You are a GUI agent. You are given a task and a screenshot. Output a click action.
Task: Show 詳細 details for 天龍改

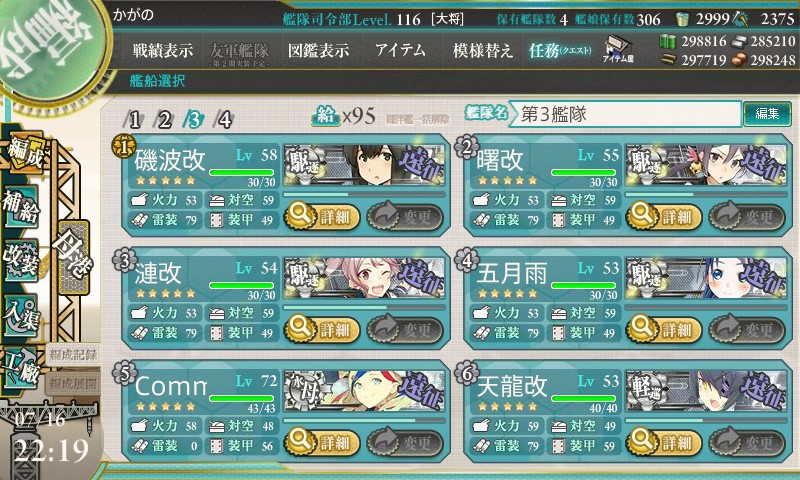pos(663,441)
